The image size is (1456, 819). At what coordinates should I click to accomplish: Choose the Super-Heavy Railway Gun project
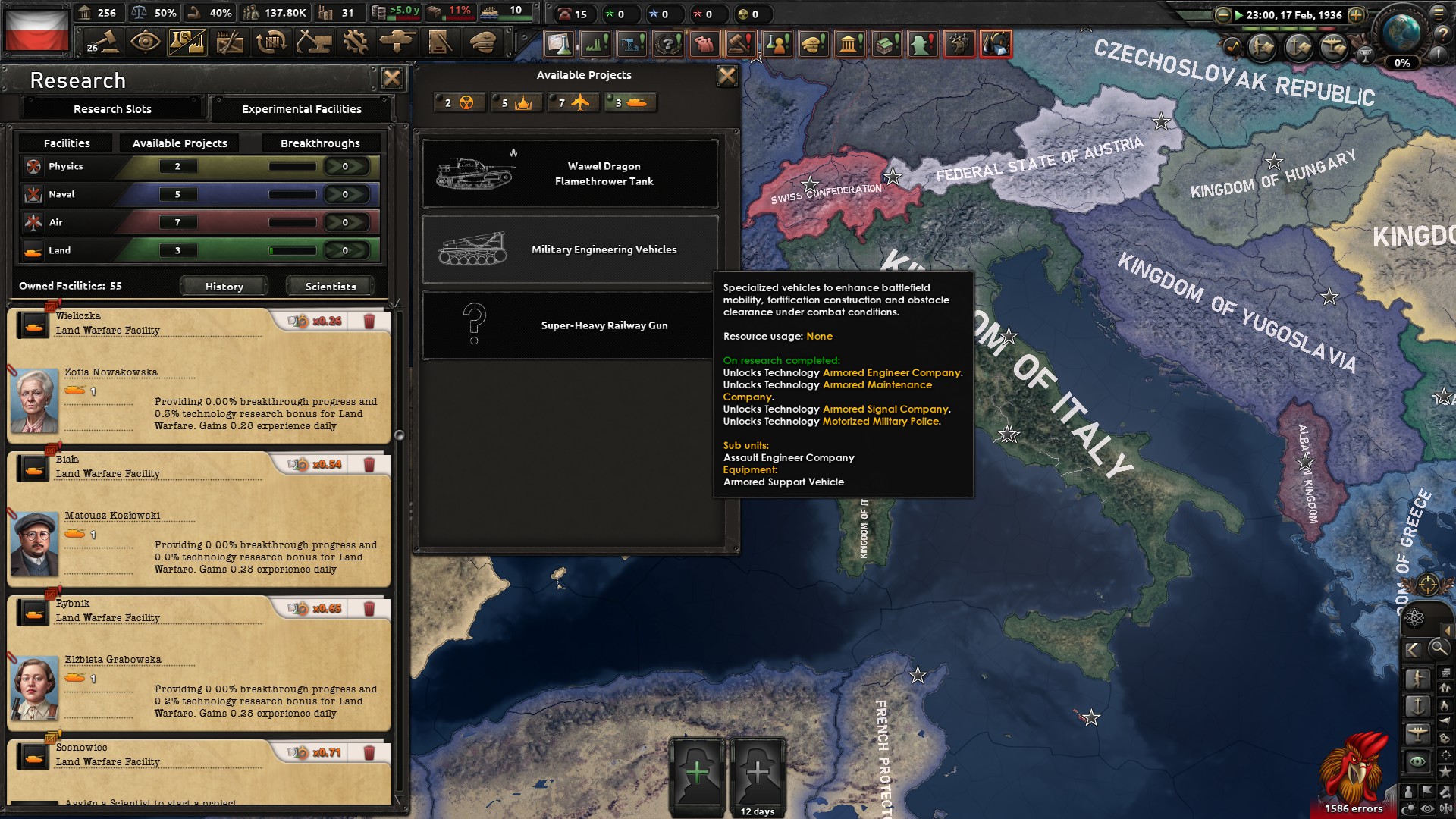[570, 325]
